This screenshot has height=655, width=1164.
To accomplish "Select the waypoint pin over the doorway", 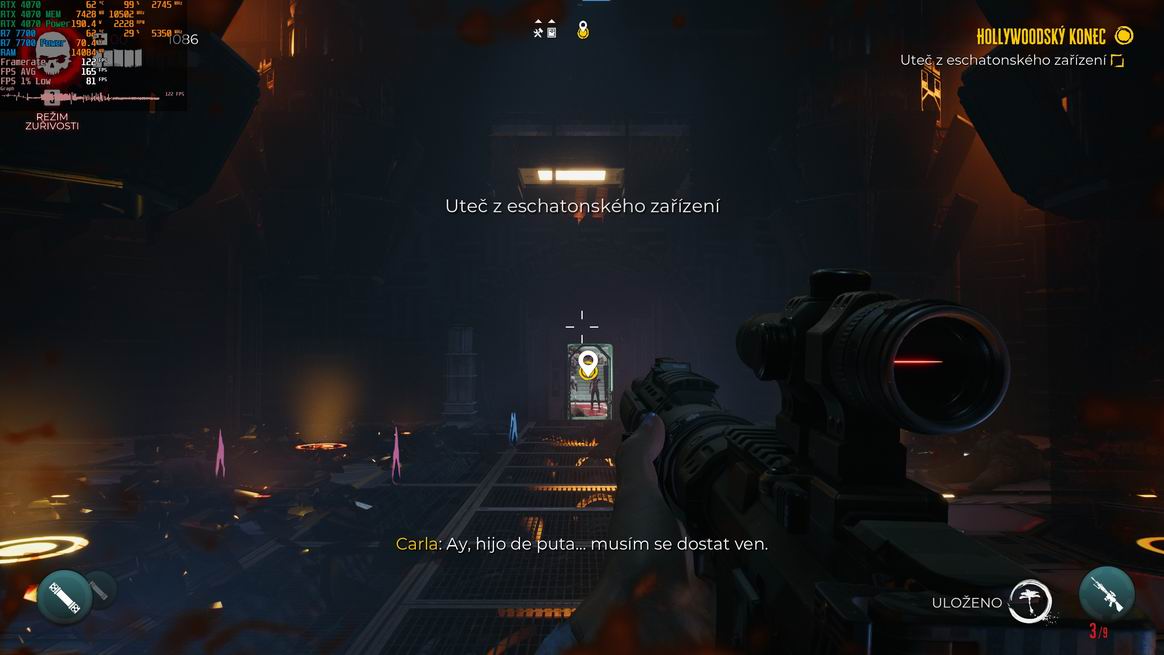I will pyautogui.click(x=588, y=361).
